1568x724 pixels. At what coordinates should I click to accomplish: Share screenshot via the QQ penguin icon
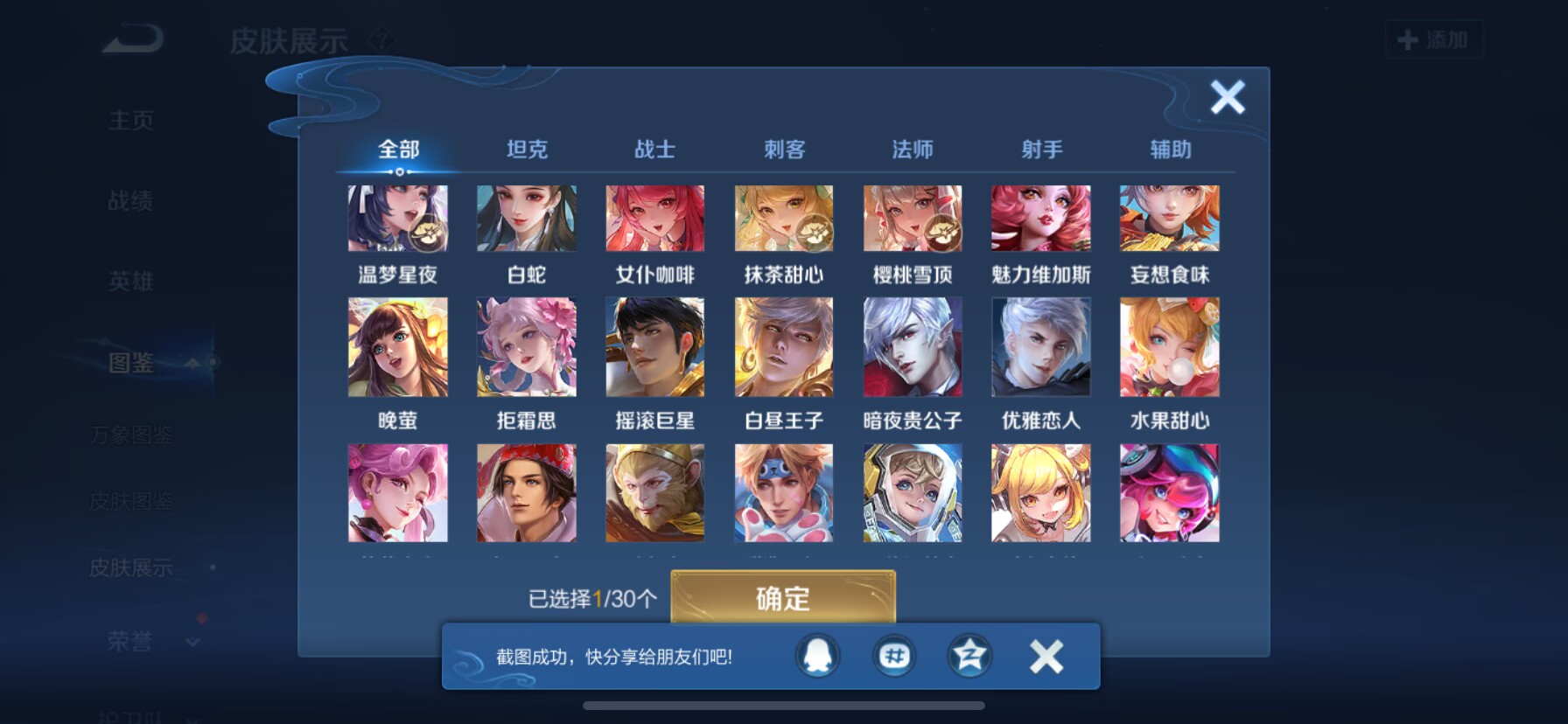pyautogui.click(x=817, y=657)
